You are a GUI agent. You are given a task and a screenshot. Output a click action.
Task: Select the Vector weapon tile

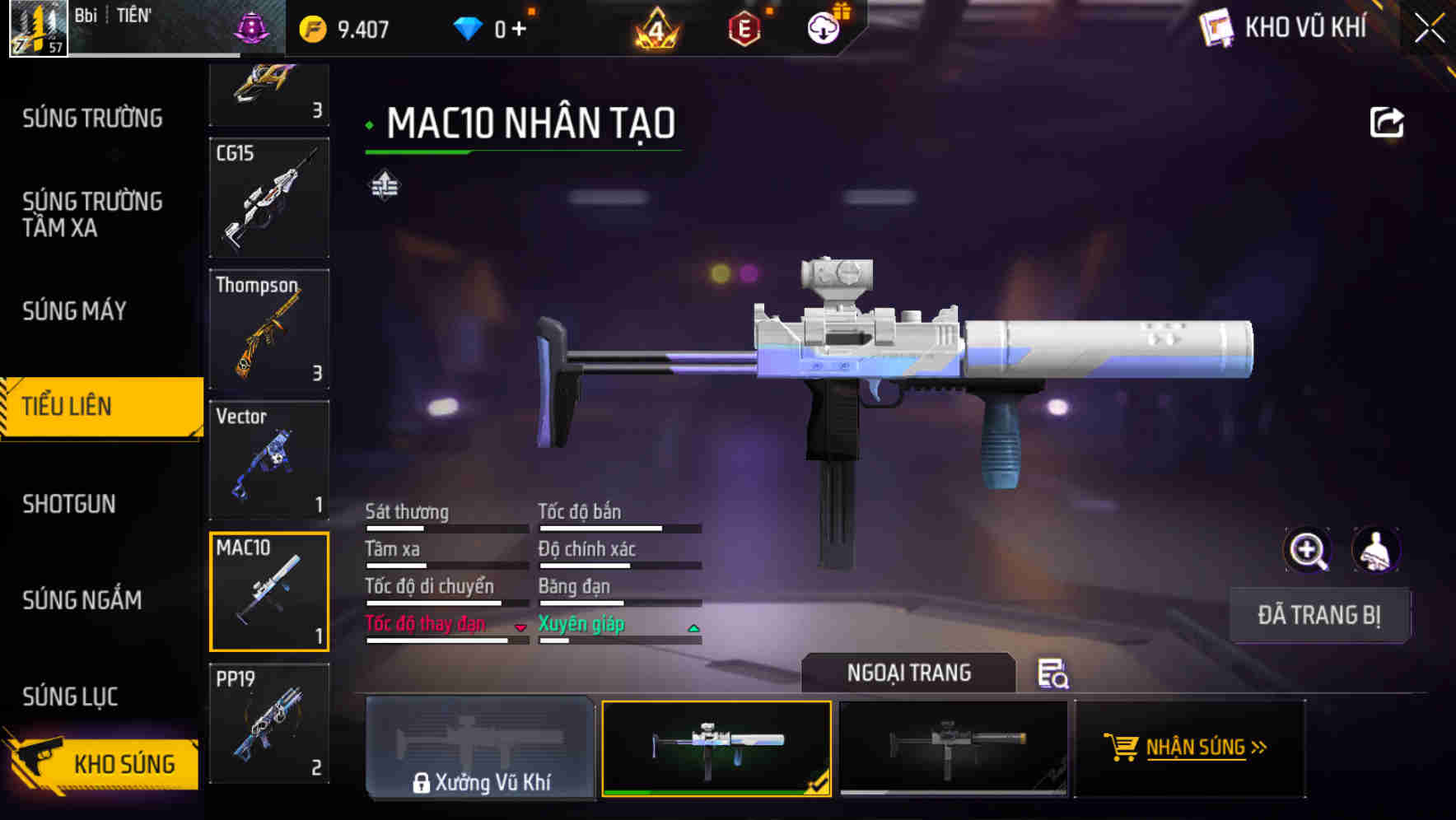[269, 460]
